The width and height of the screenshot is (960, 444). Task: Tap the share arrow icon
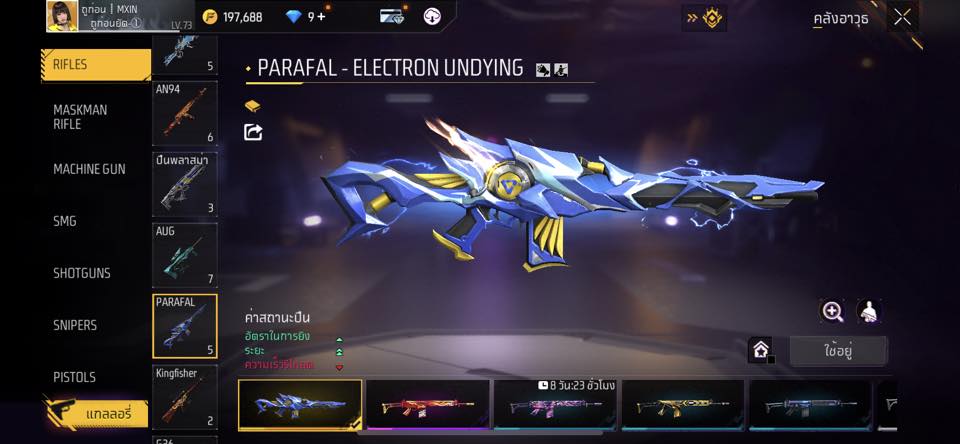click(253, 132)
